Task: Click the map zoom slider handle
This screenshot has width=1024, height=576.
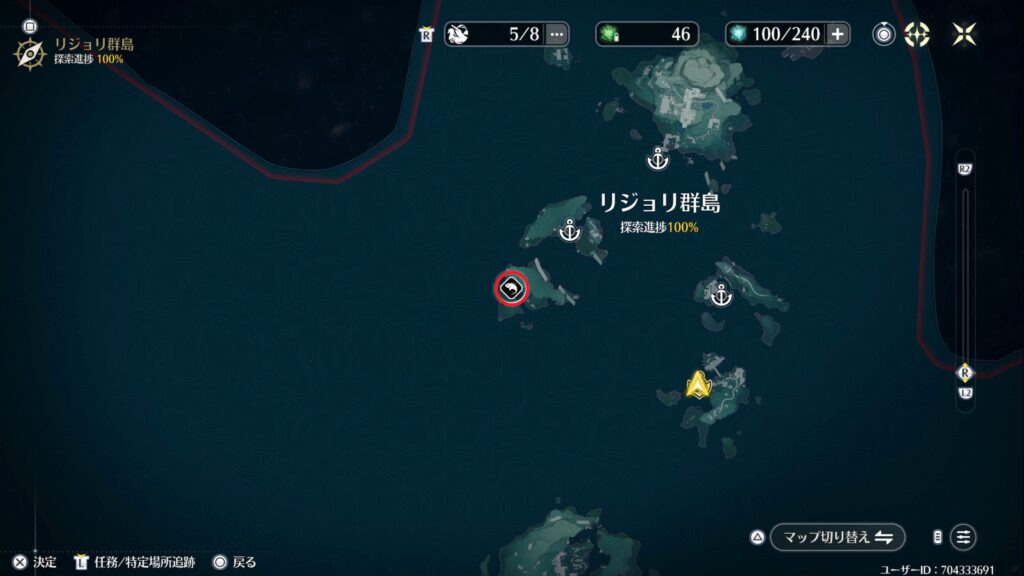Action: click(x=965, y=373)
